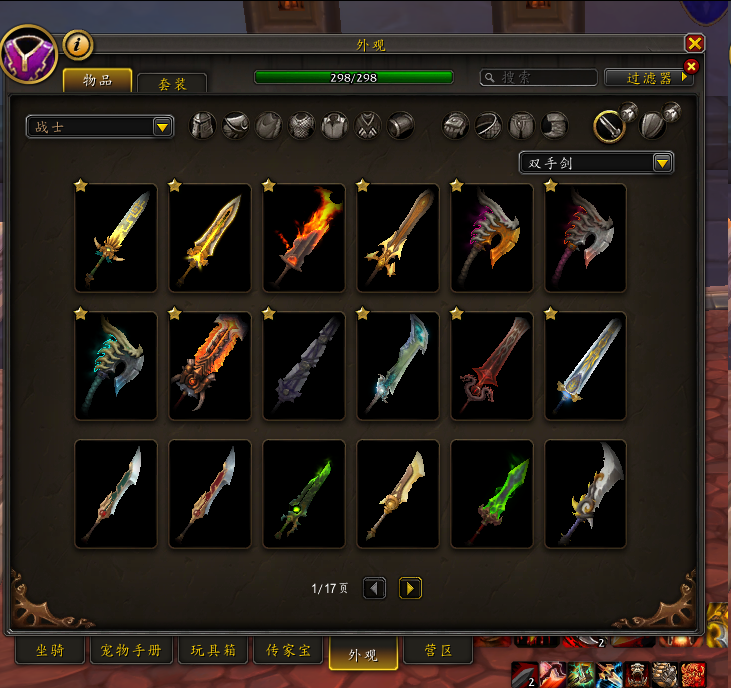Image resolution: width=731 pixels, height=688 pixels.
Task: Open the 双手剑 weapon type dropdown
Action: (596, 162)
